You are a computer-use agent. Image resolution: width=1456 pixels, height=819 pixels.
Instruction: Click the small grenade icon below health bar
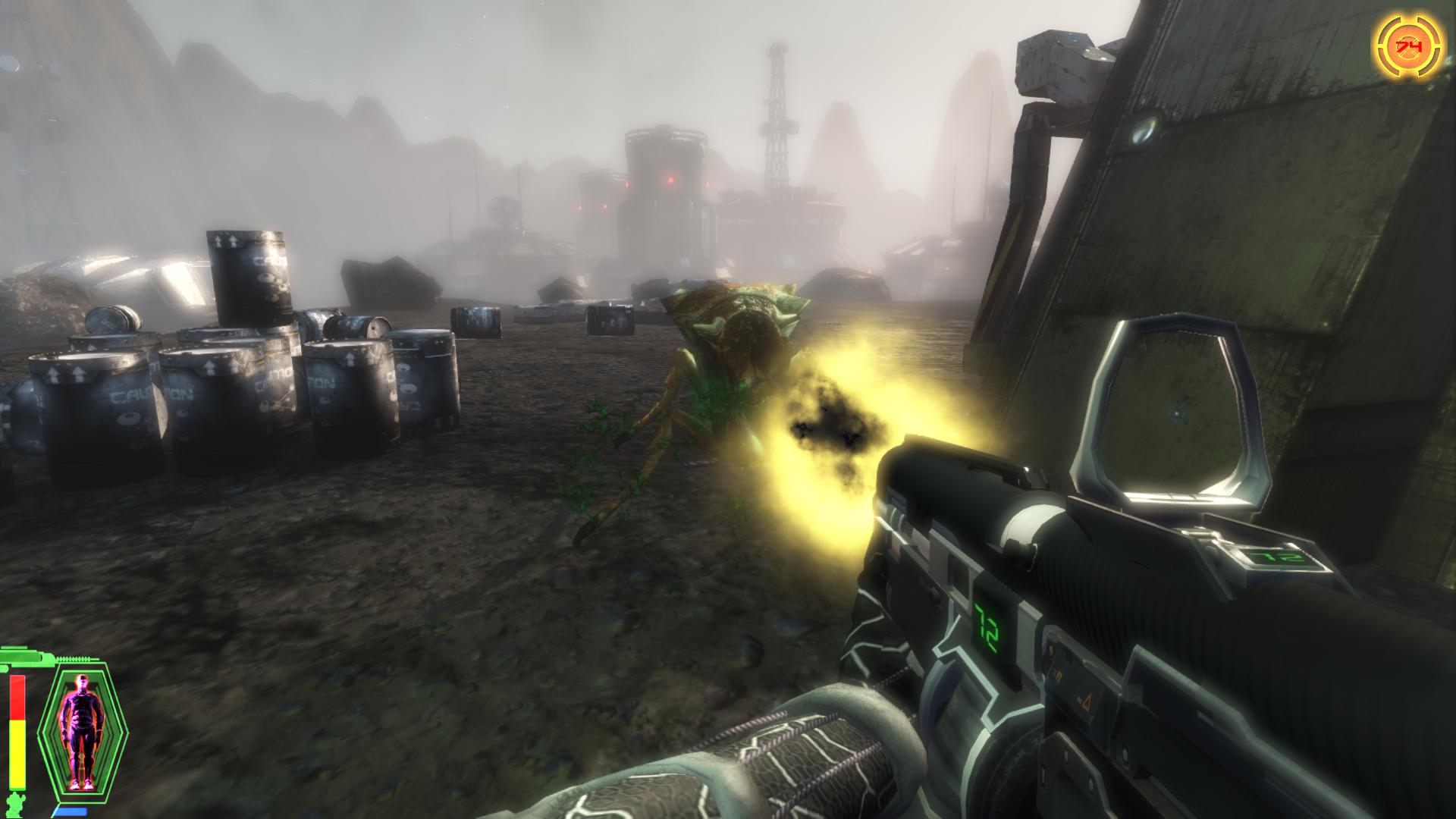tap(15, 804)
